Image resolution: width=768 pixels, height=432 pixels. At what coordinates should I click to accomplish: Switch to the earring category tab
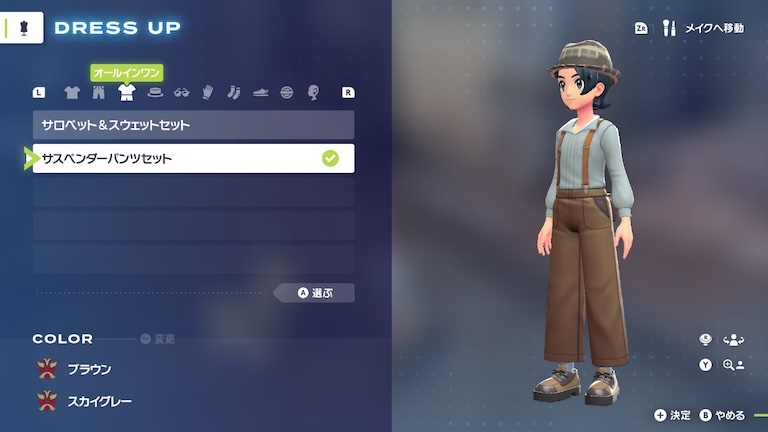[313, 93]
